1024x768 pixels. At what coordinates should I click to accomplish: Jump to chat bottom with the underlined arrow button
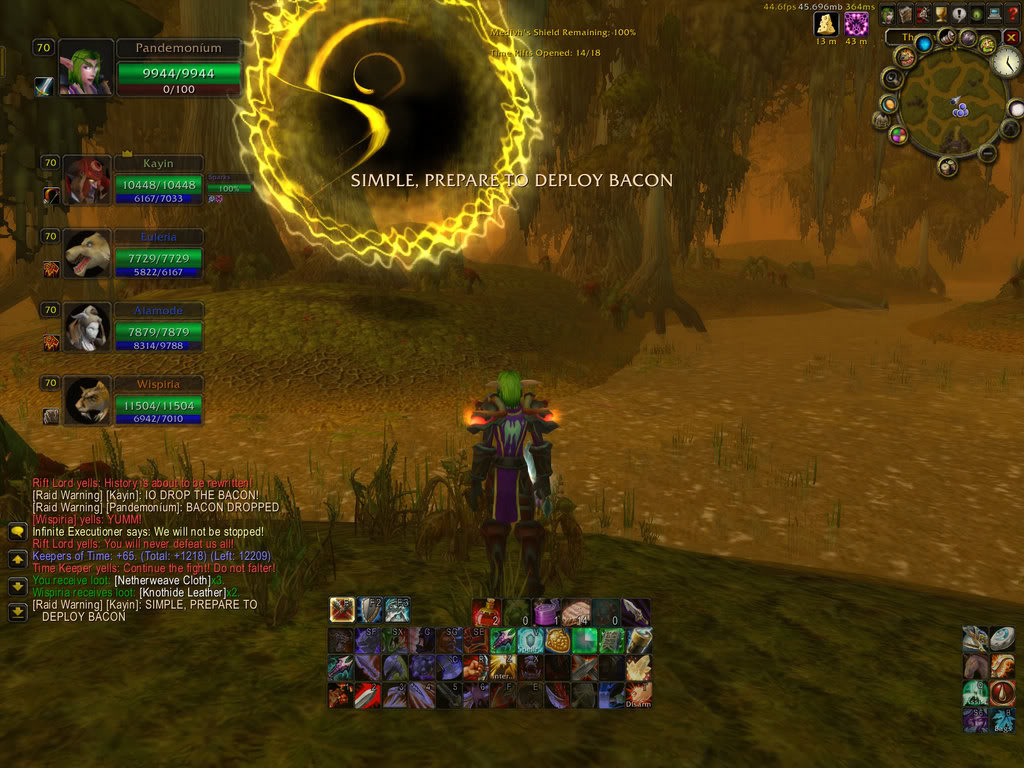(17, 612)
